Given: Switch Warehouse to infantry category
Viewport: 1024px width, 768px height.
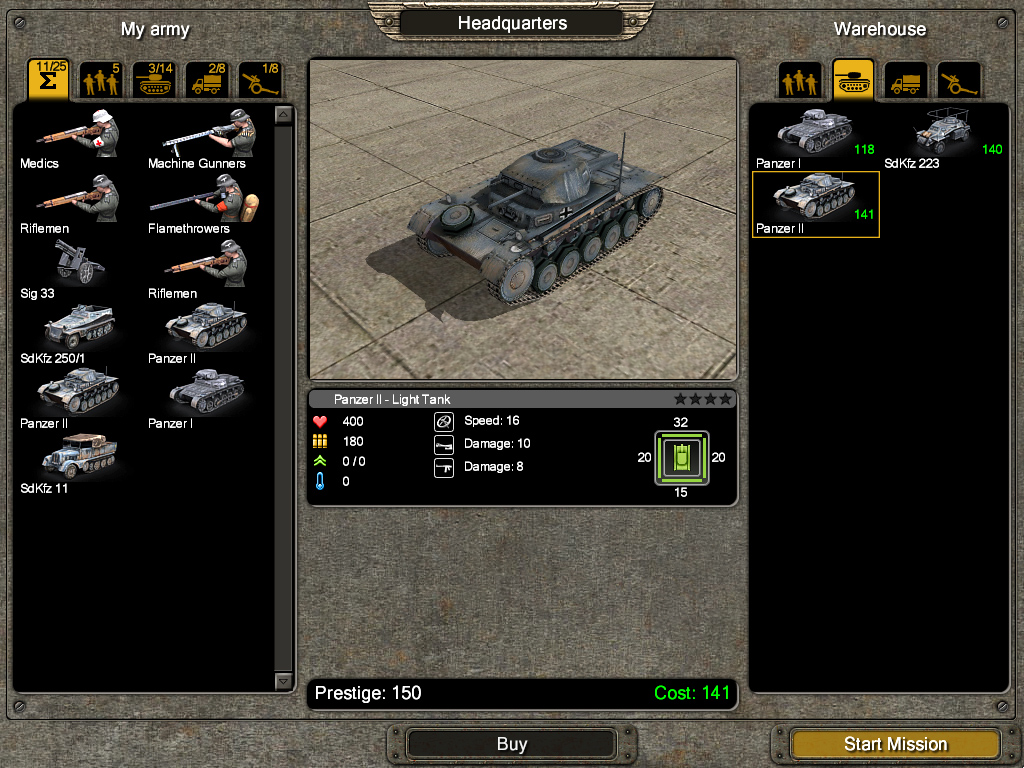Looking at the screenshot, I should tap(800, 81).
